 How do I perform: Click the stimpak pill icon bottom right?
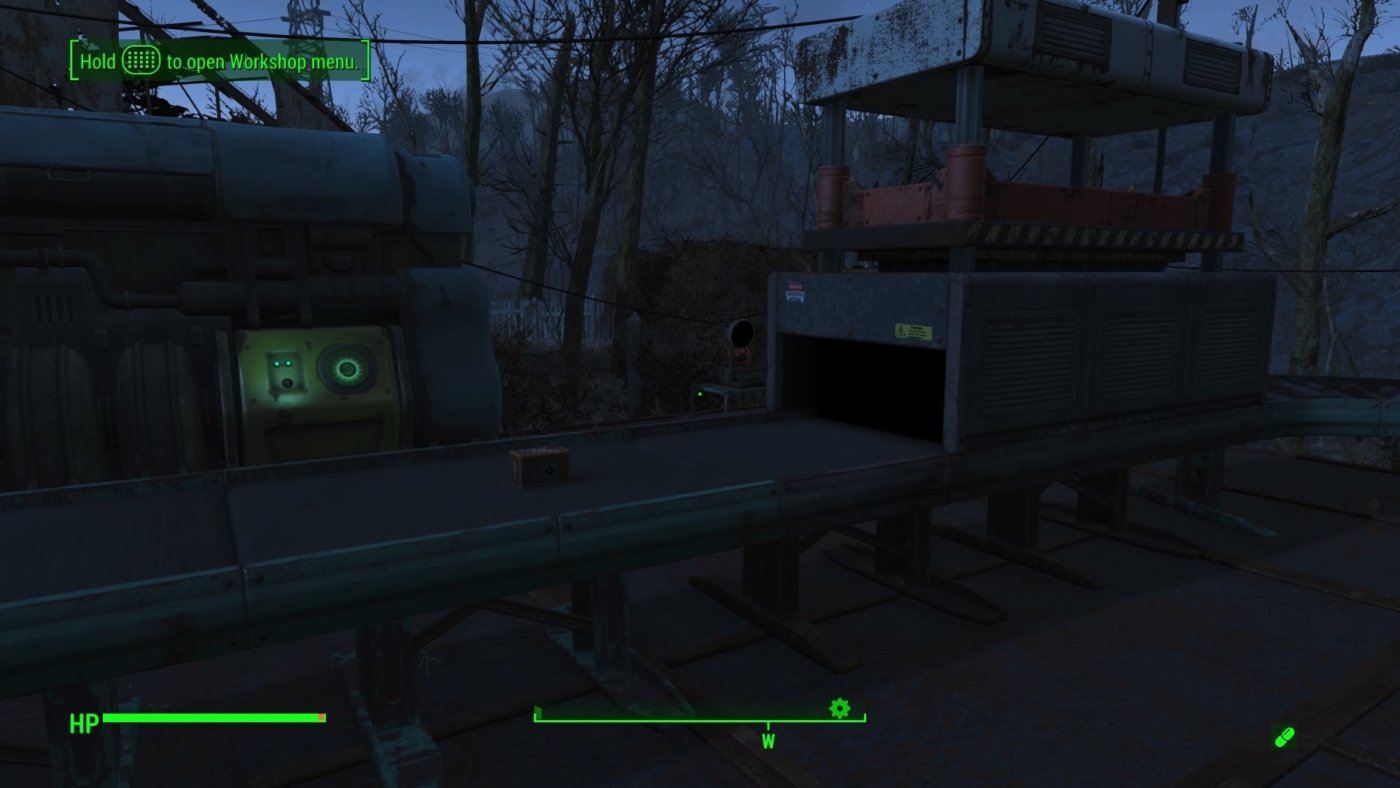coord(1283,736)
